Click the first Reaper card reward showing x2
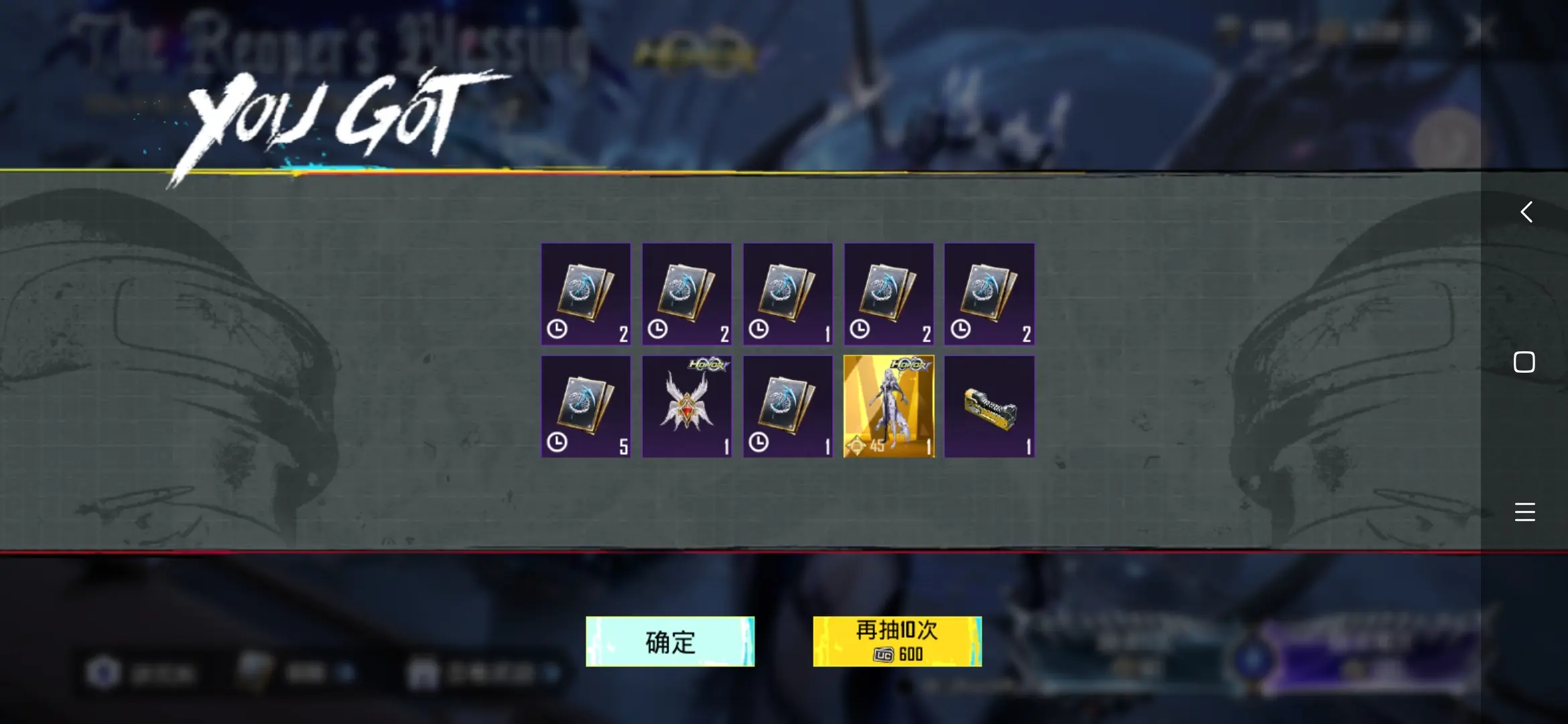1568x724 pixels. point(586,295)
